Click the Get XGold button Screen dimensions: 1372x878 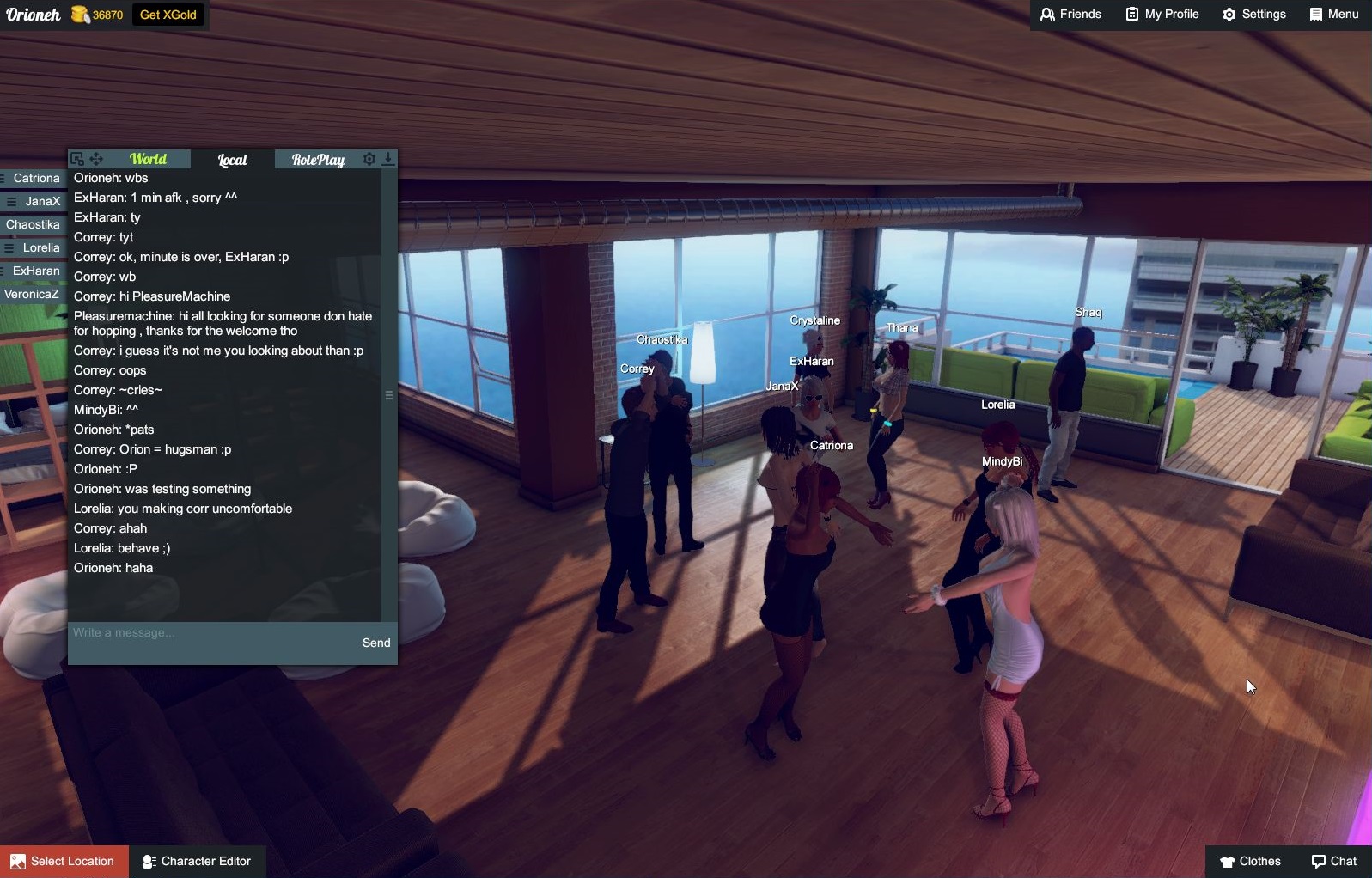click(168, 15)
